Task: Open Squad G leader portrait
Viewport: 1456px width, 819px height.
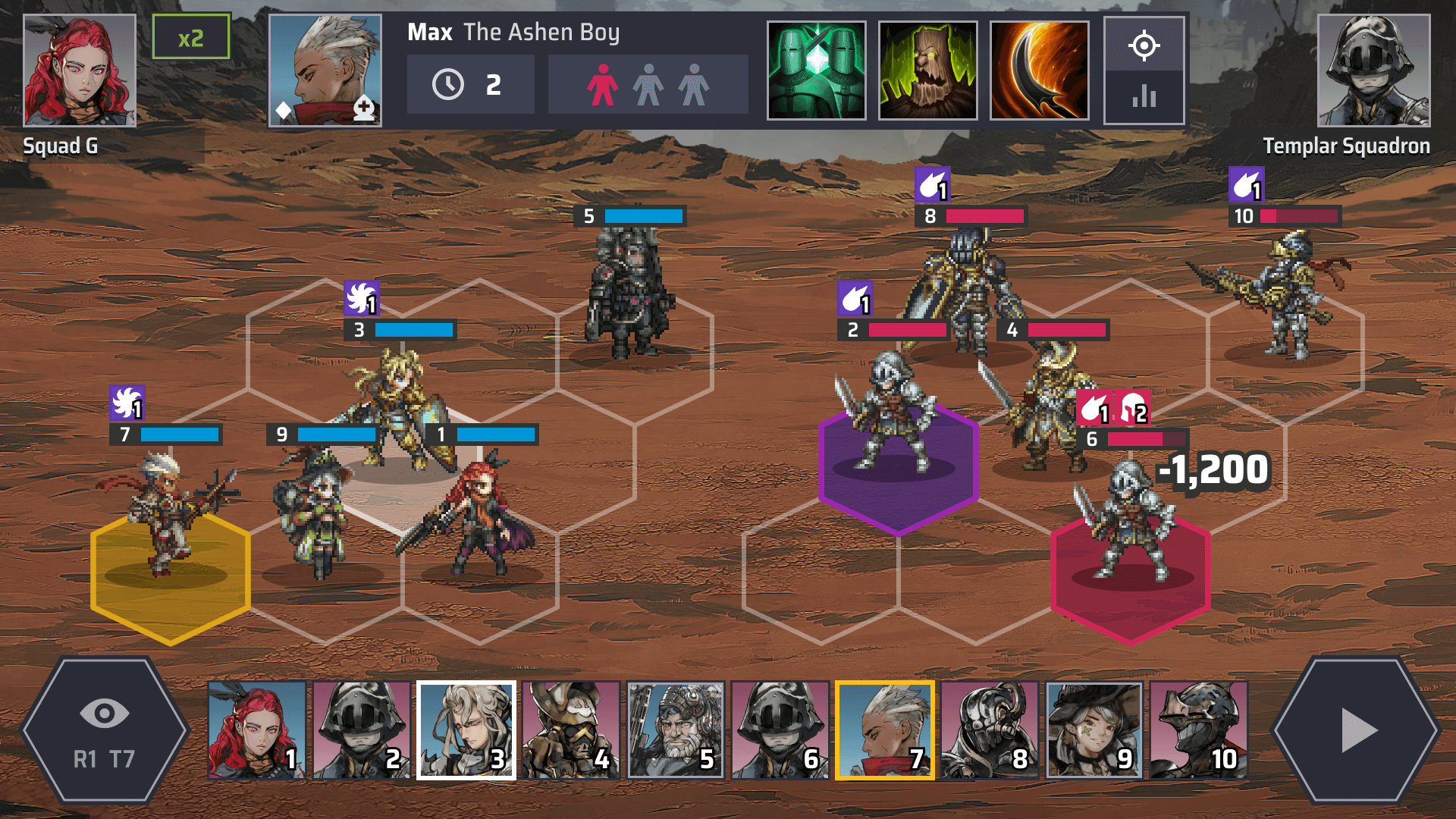Action: (80, 71)
